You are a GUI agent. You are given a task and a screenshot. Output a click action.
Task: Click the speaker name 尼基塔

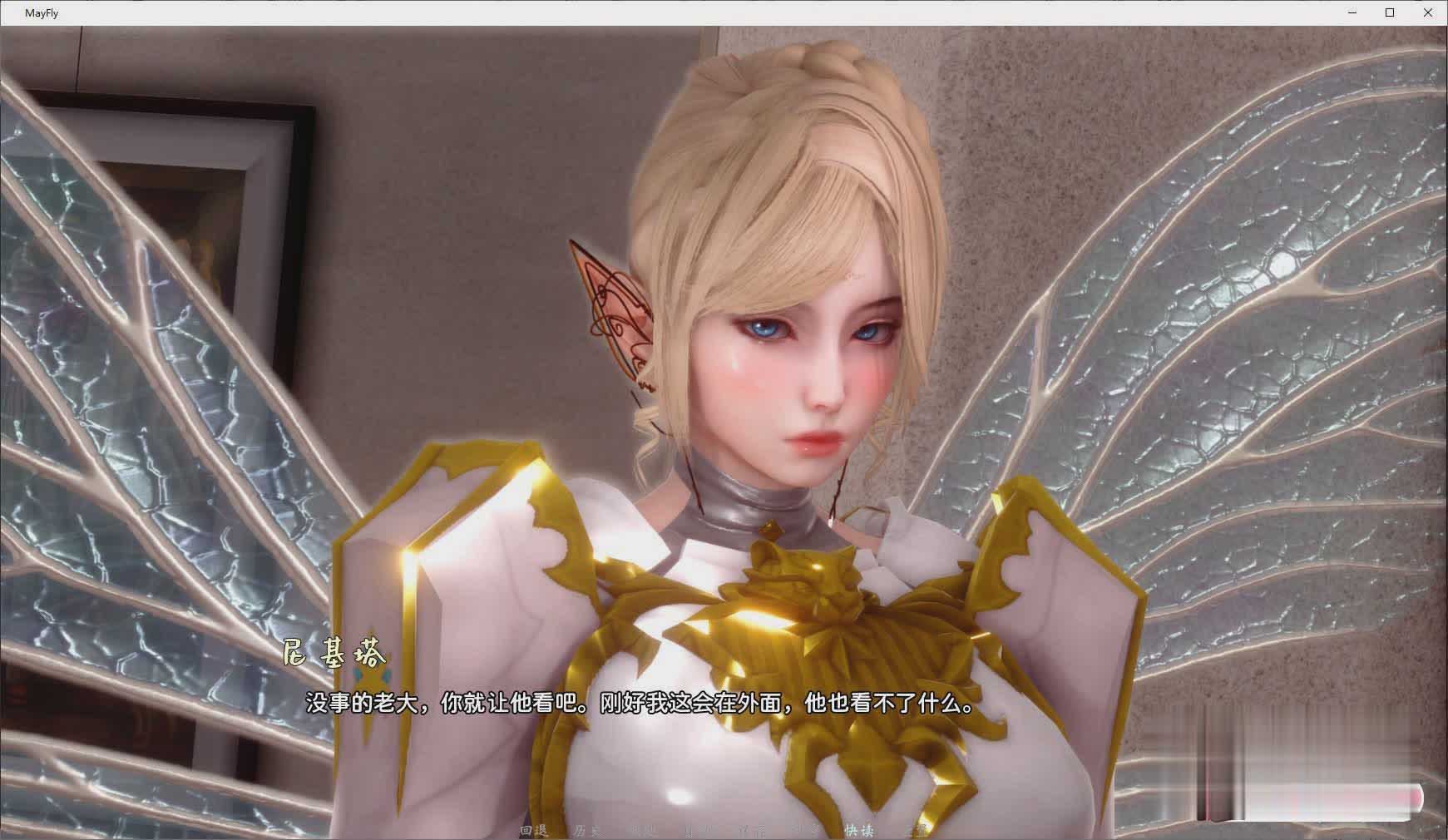335,656
